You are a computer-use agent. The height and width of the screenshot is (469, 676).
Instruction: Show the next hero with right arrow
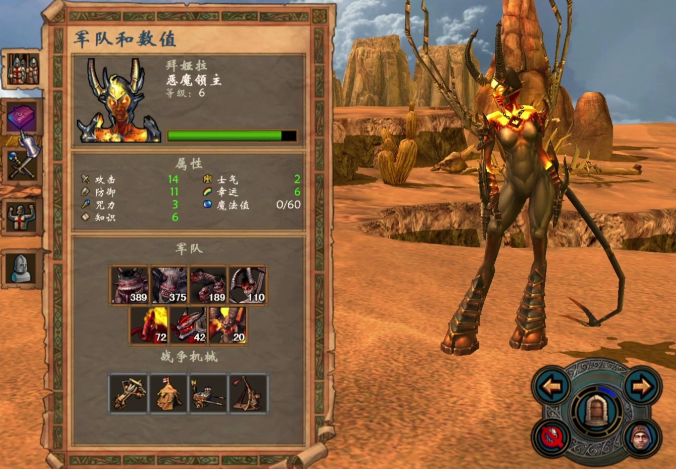coord(642,385)
